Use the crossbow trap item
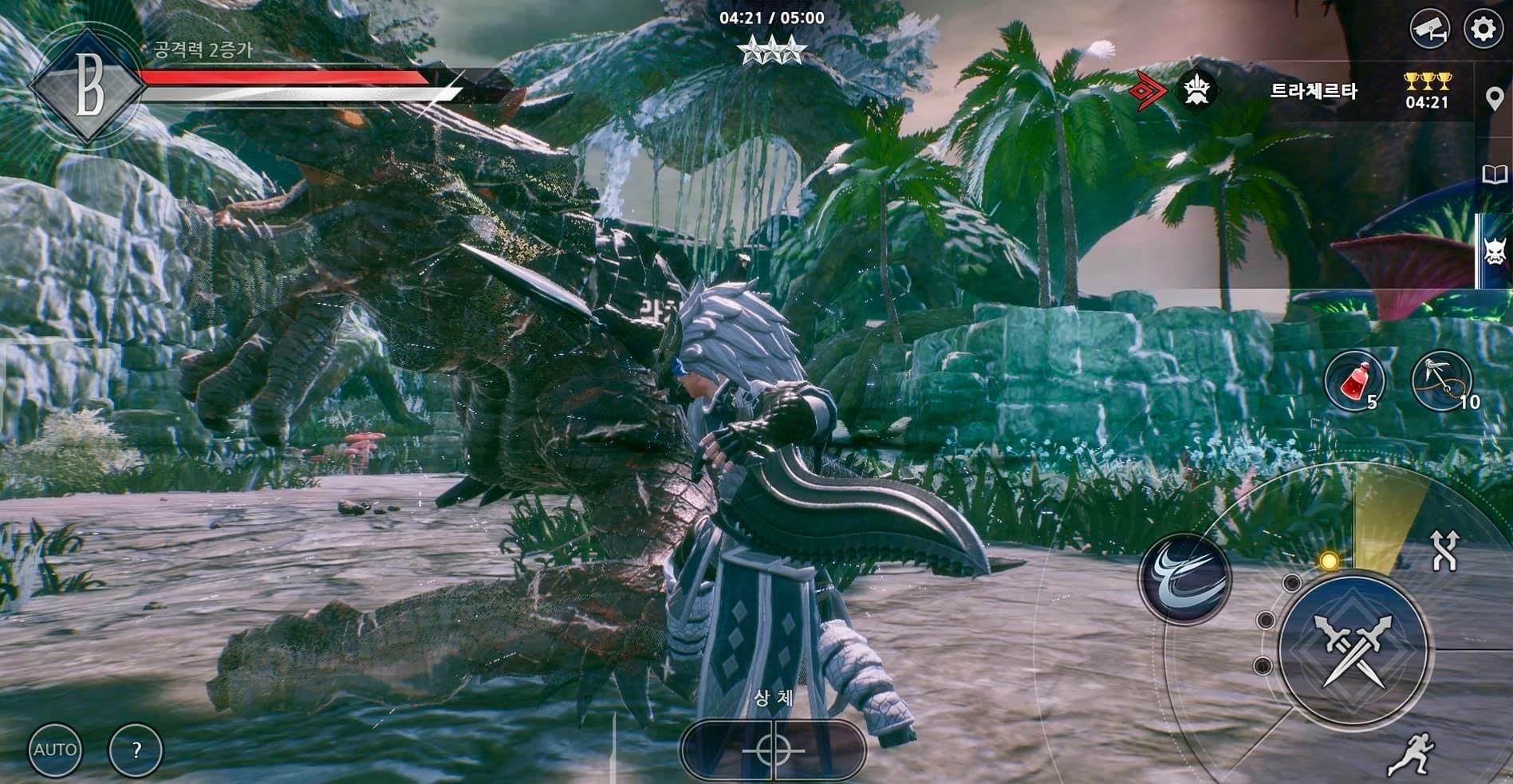1513x784 pixels. click(x=1441, y=381)
